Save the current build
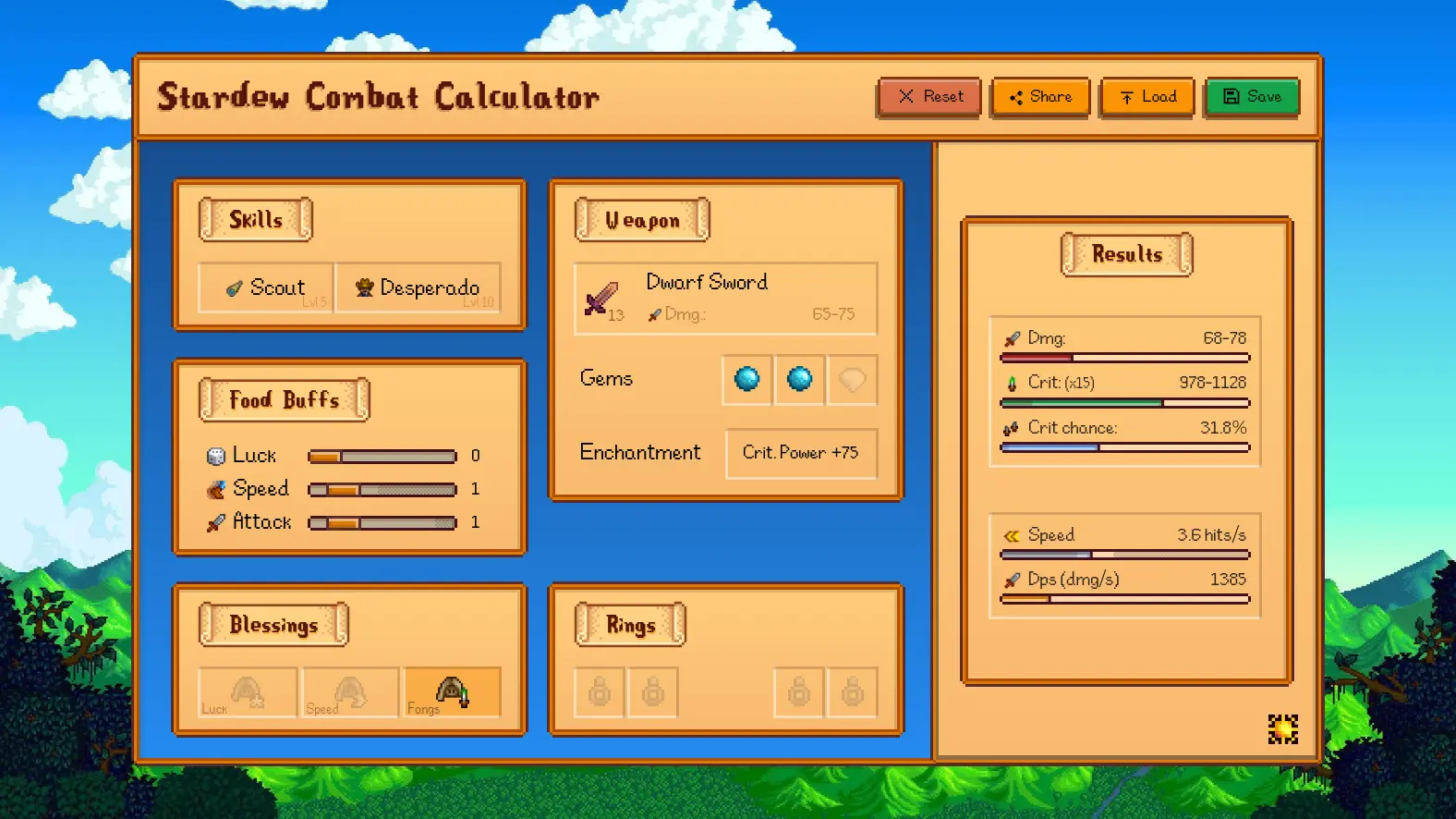The image size is (1456, 819). pos(1252,97)
